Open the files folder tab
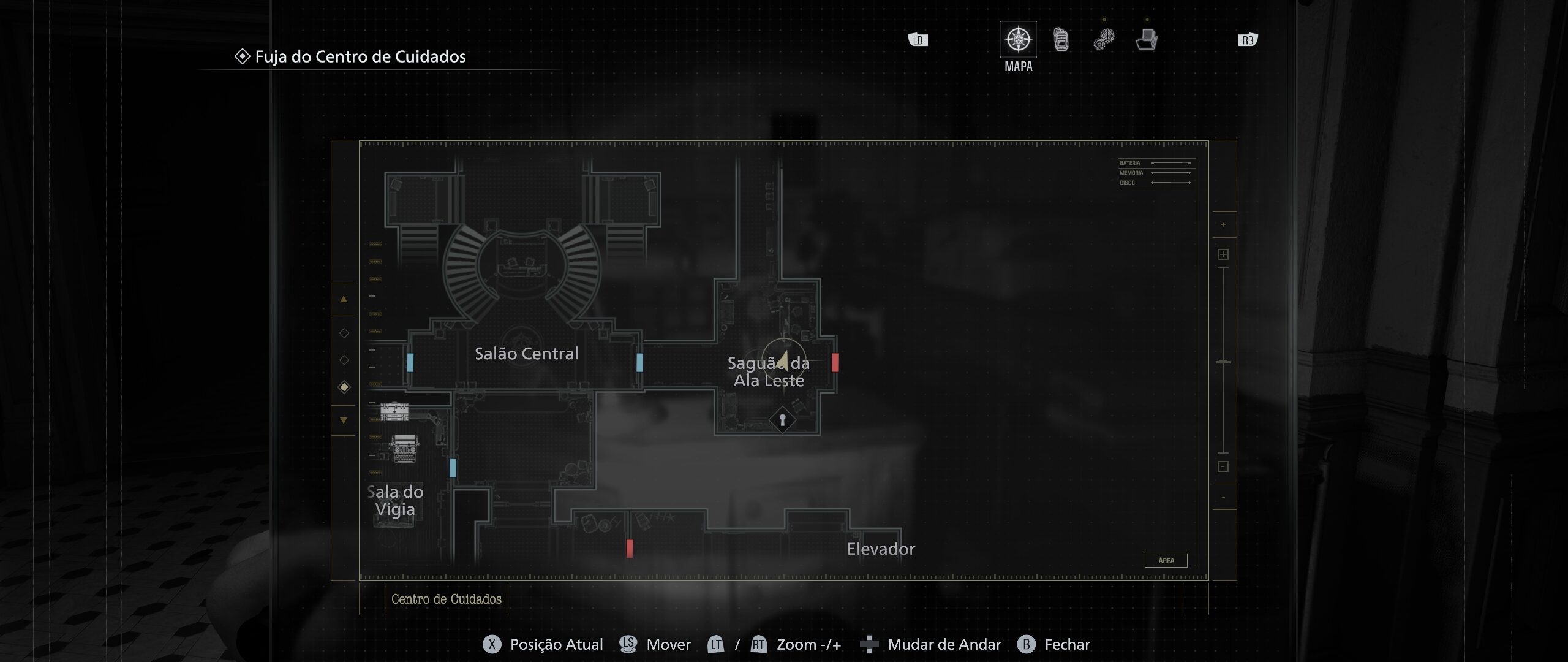1568x662 pixels. click(x=1146, y=40)
